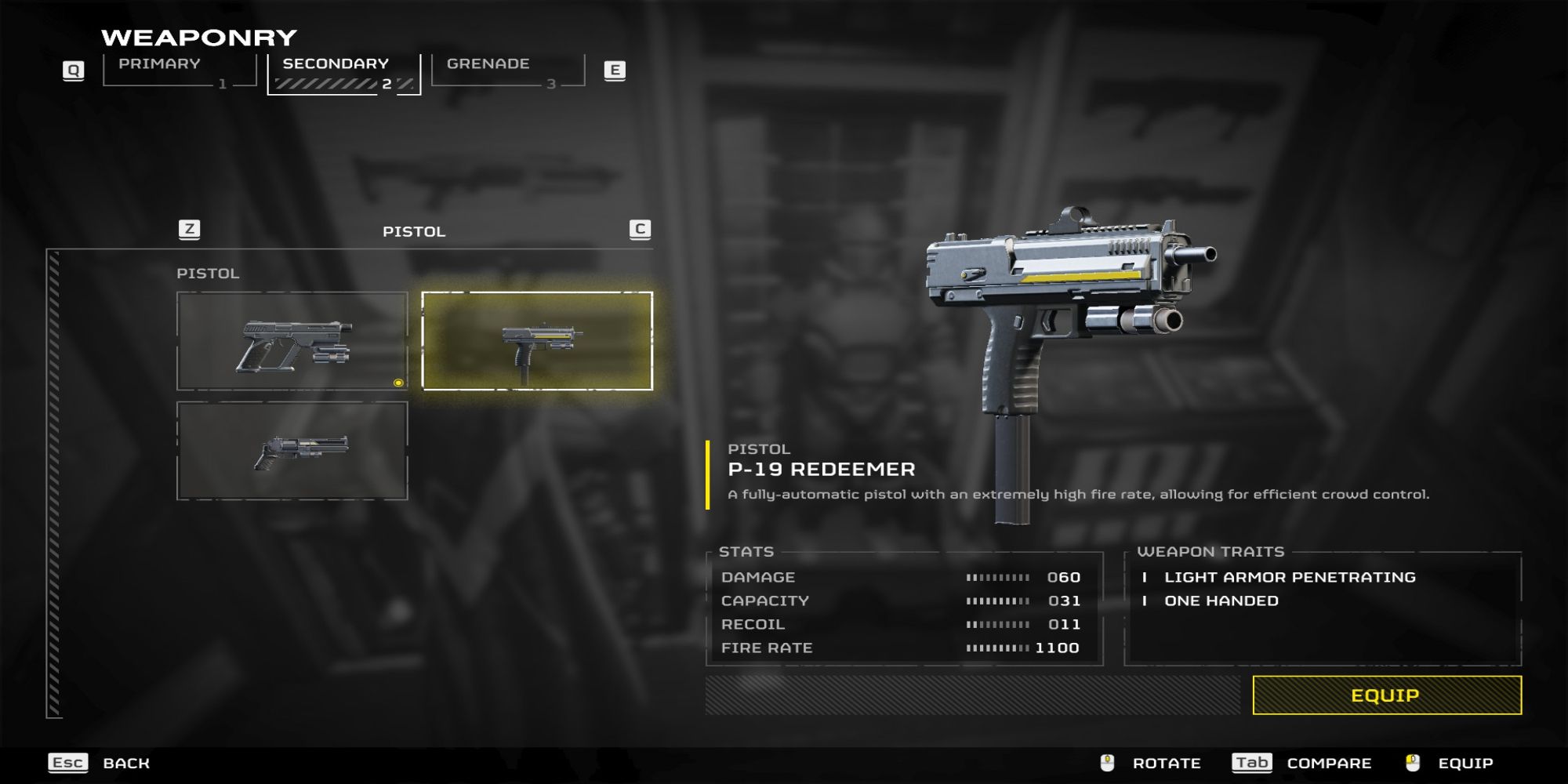Image resolution: width=1568 pixels, height=784 pixels.
Task: Equip the P-19 Redeemer with the yellow button
Action: [x=1386, y=695]
